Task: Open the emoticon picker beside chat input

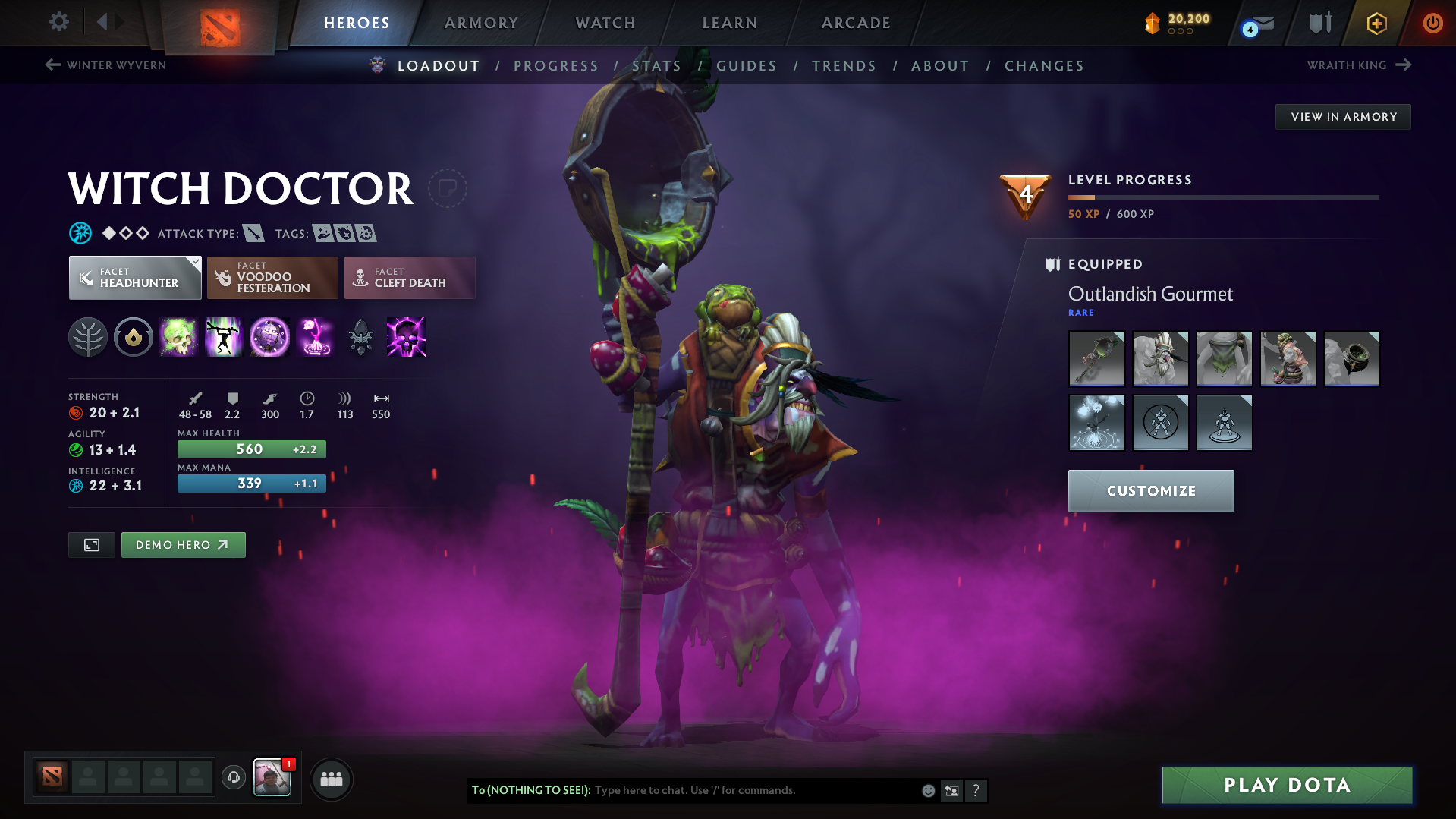Action: click(x=928, y=790)
